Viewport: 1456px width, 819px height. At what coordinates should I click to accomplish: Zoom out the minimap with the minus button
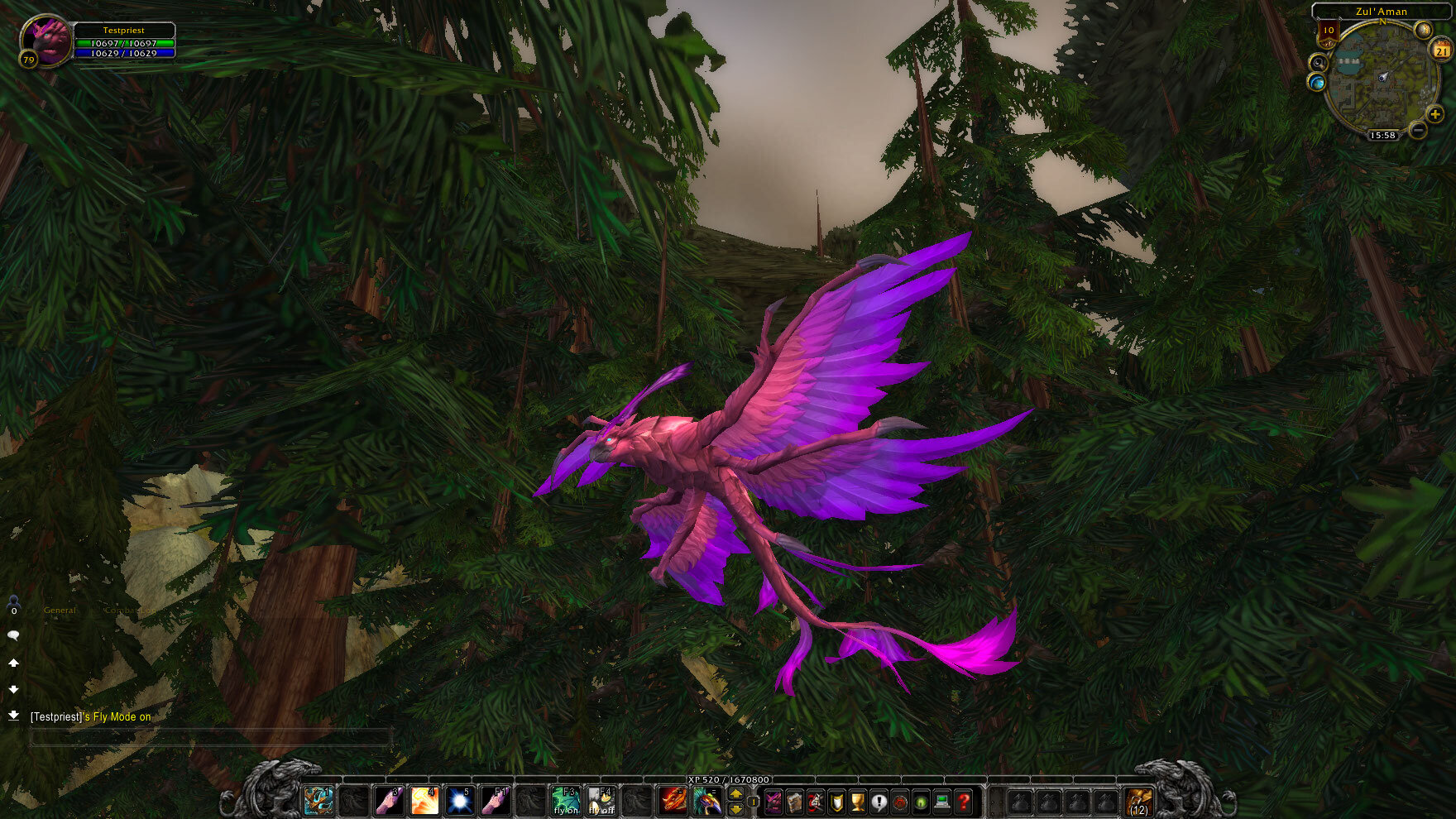tap(1418, 128)
